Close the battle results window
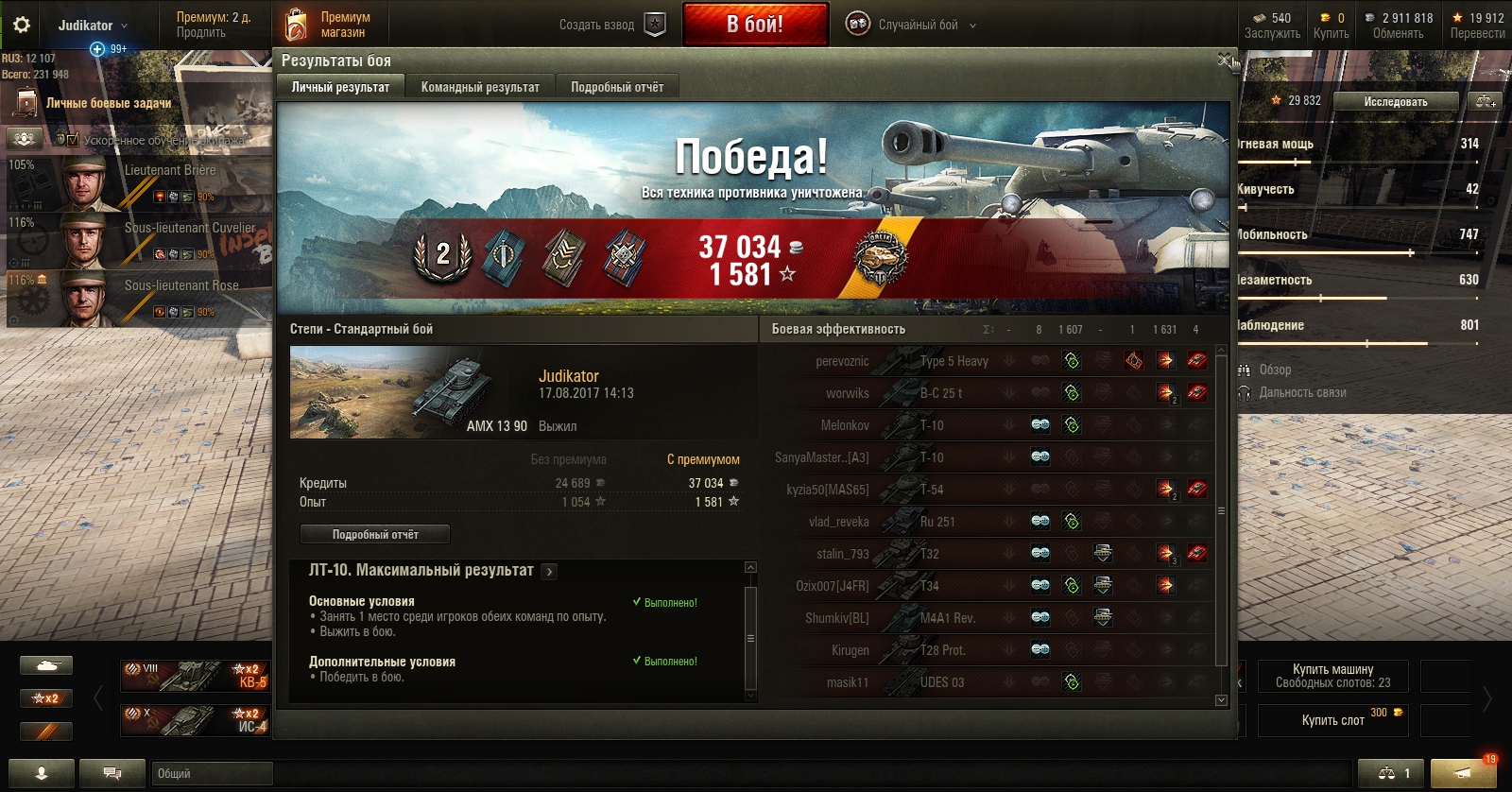 click(1225, 60)
